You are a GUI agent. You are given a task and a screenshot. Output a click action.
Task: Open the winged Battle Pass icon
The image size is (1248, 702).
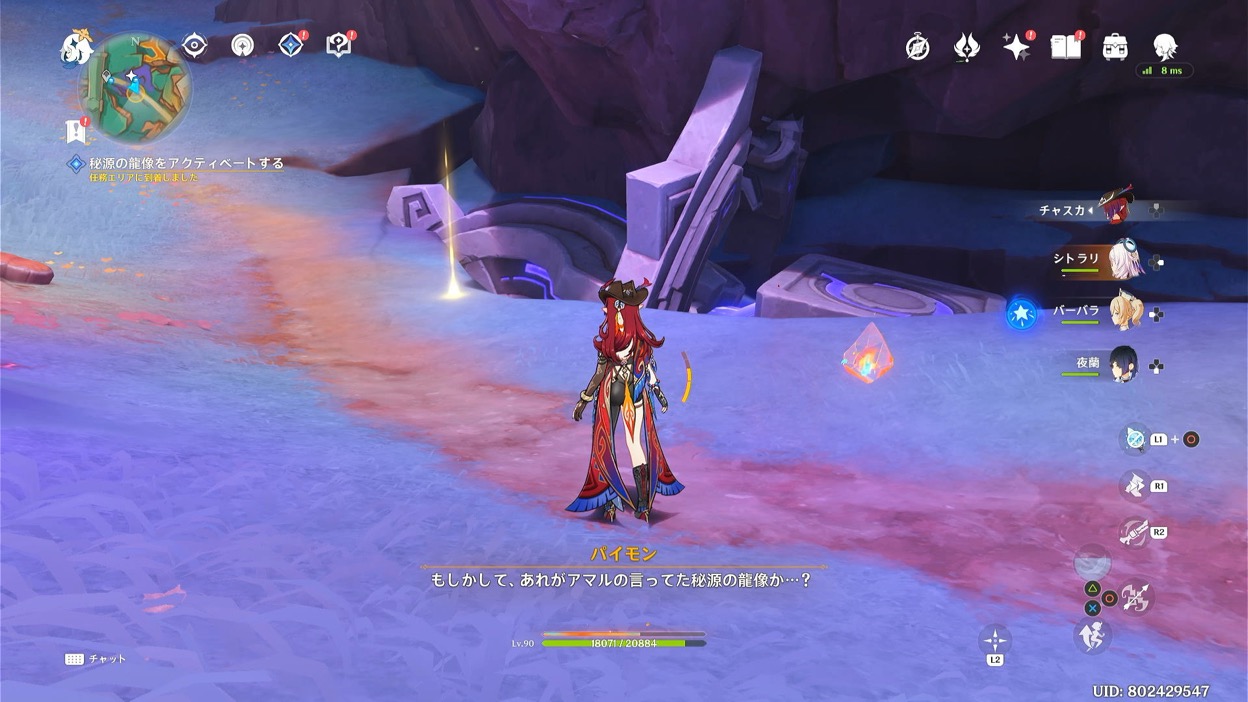(x=966, y=47)
